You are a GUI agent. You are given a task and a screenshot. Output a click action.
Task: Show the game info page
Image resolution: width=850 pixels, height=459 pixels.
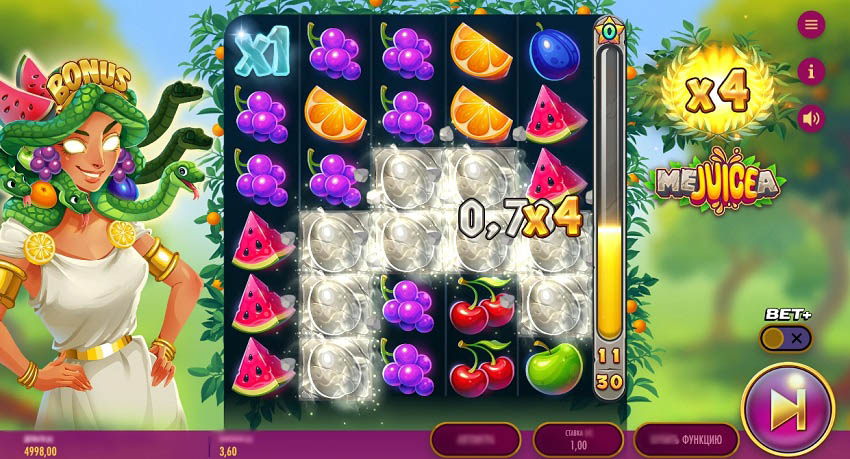click(811, 71)
